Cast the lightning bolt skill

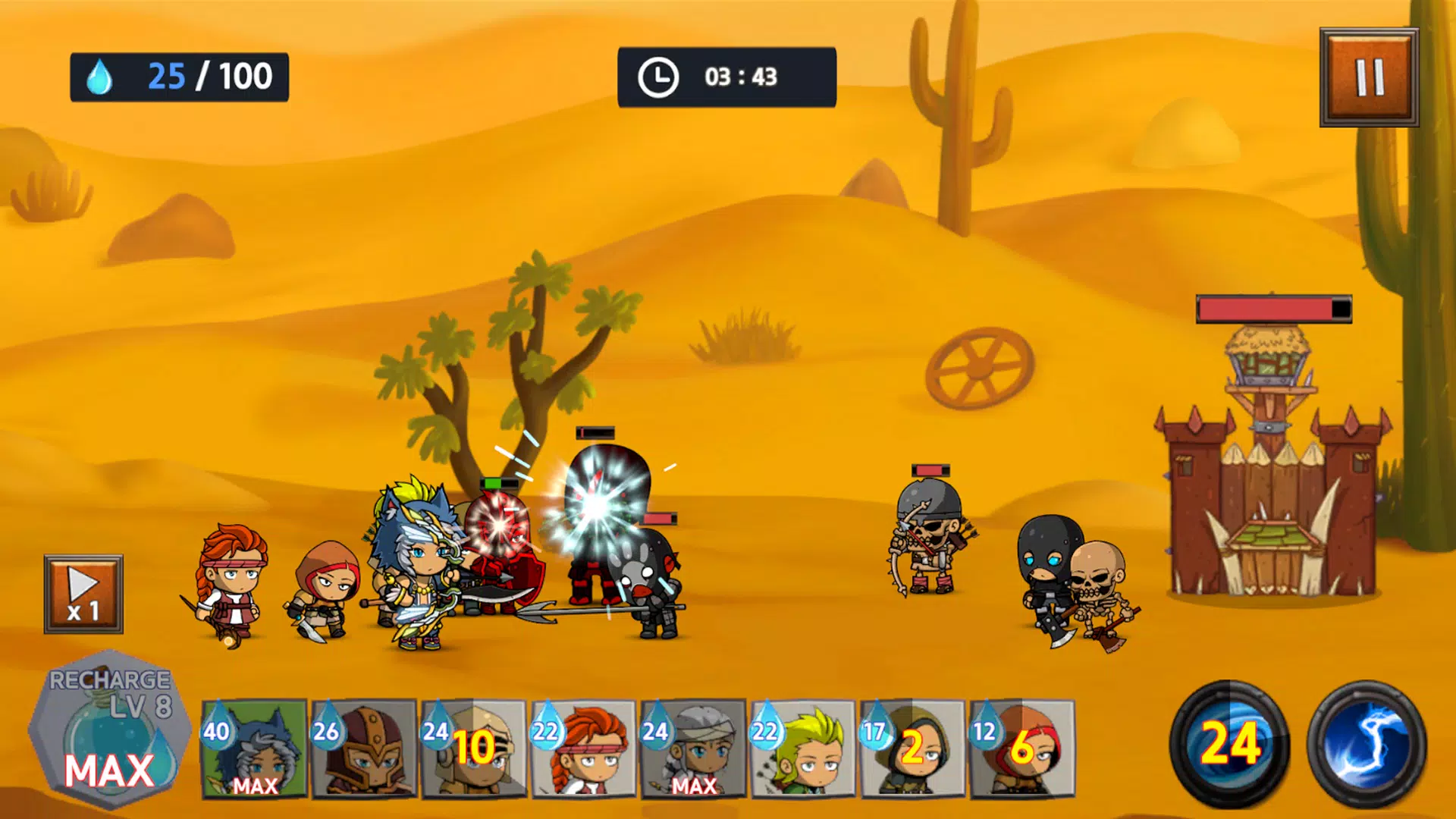click(1367, 743)
